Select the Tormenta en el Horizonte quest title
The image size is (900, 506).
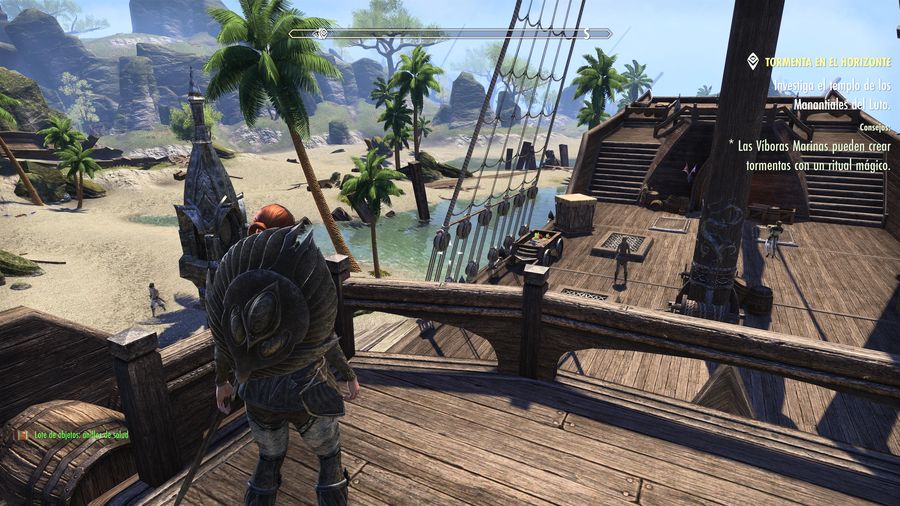826,62
